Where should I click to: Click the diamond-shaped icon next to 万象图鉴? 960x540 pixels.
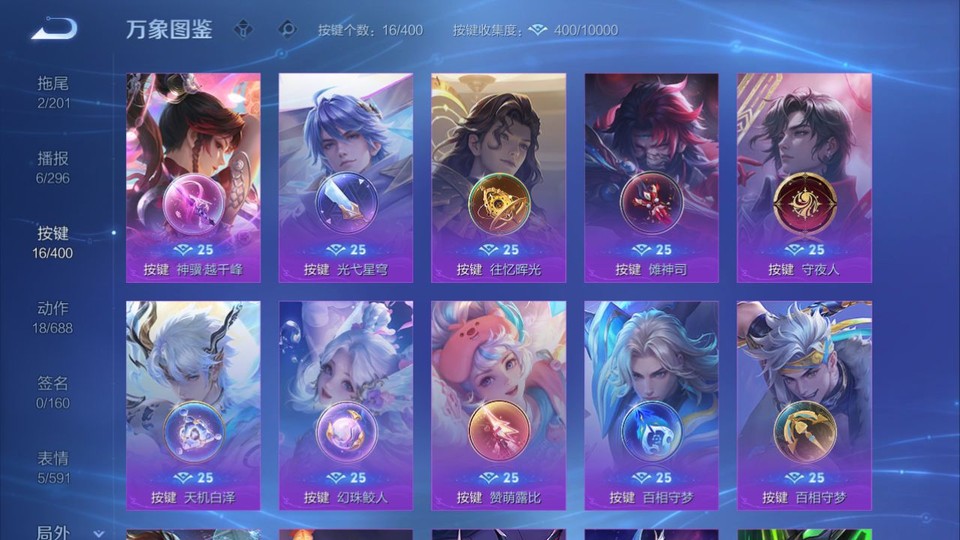tap(243, 29)
